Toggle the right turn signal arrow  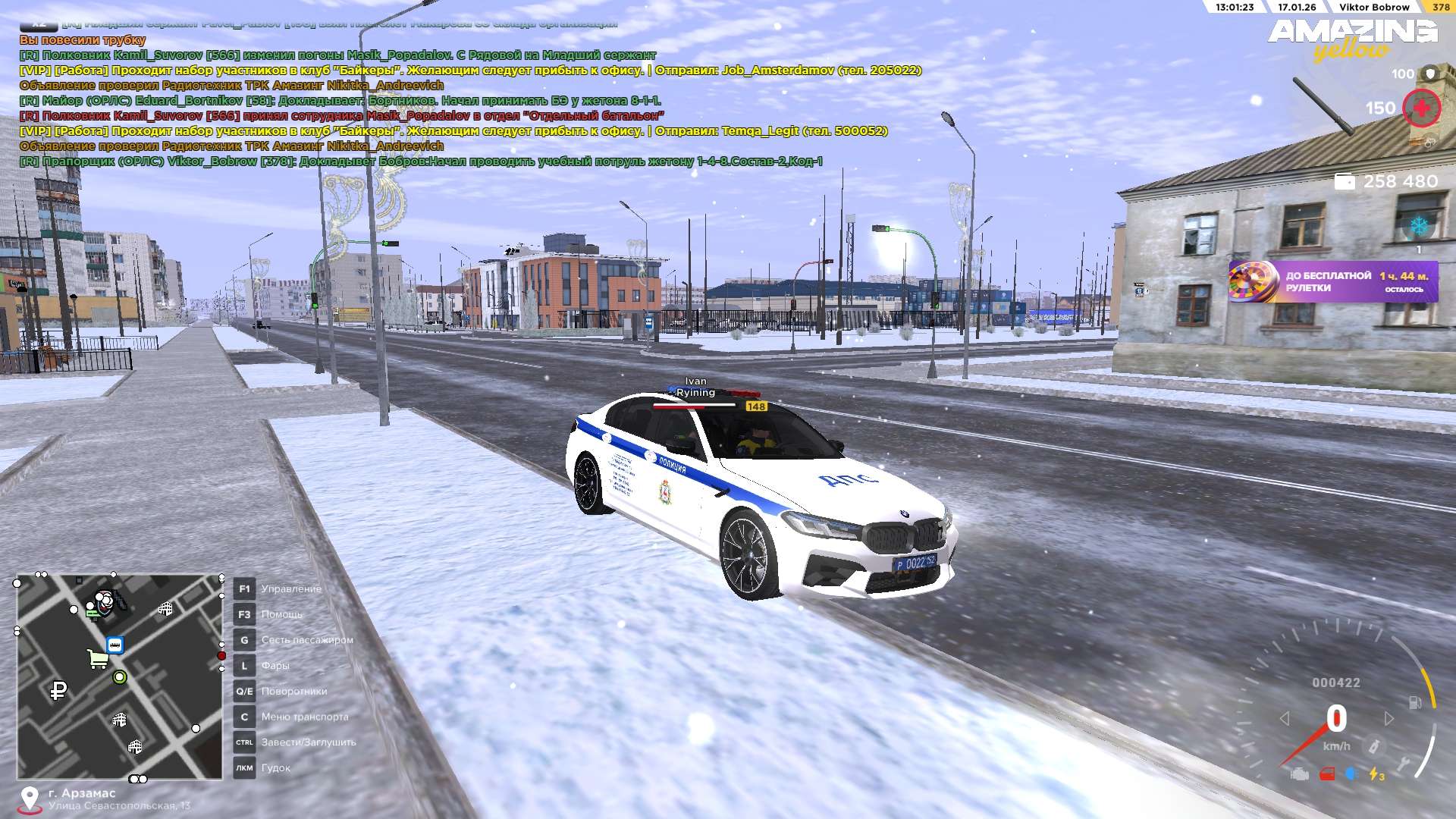tap(1389, 718)
